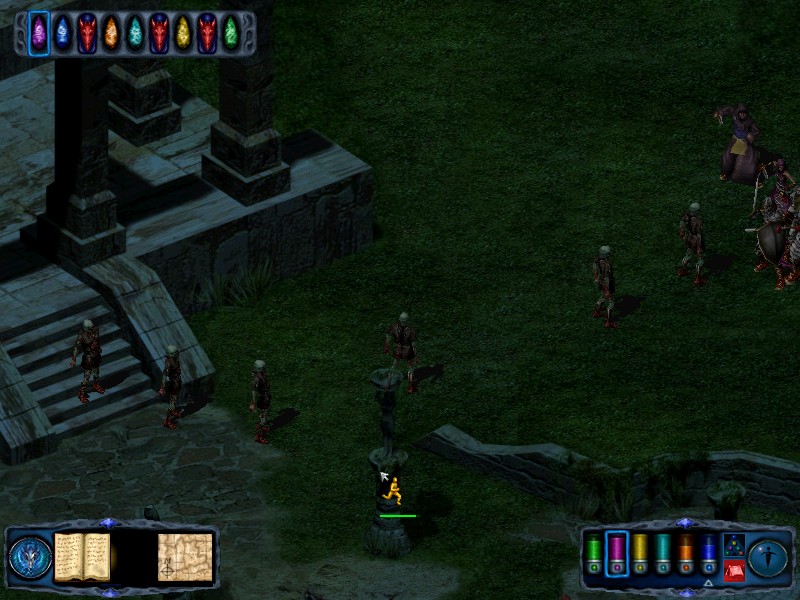Screen dimensions: 800x600
Task: Open the colored orbs triangle panel
Action: [733, 545]
